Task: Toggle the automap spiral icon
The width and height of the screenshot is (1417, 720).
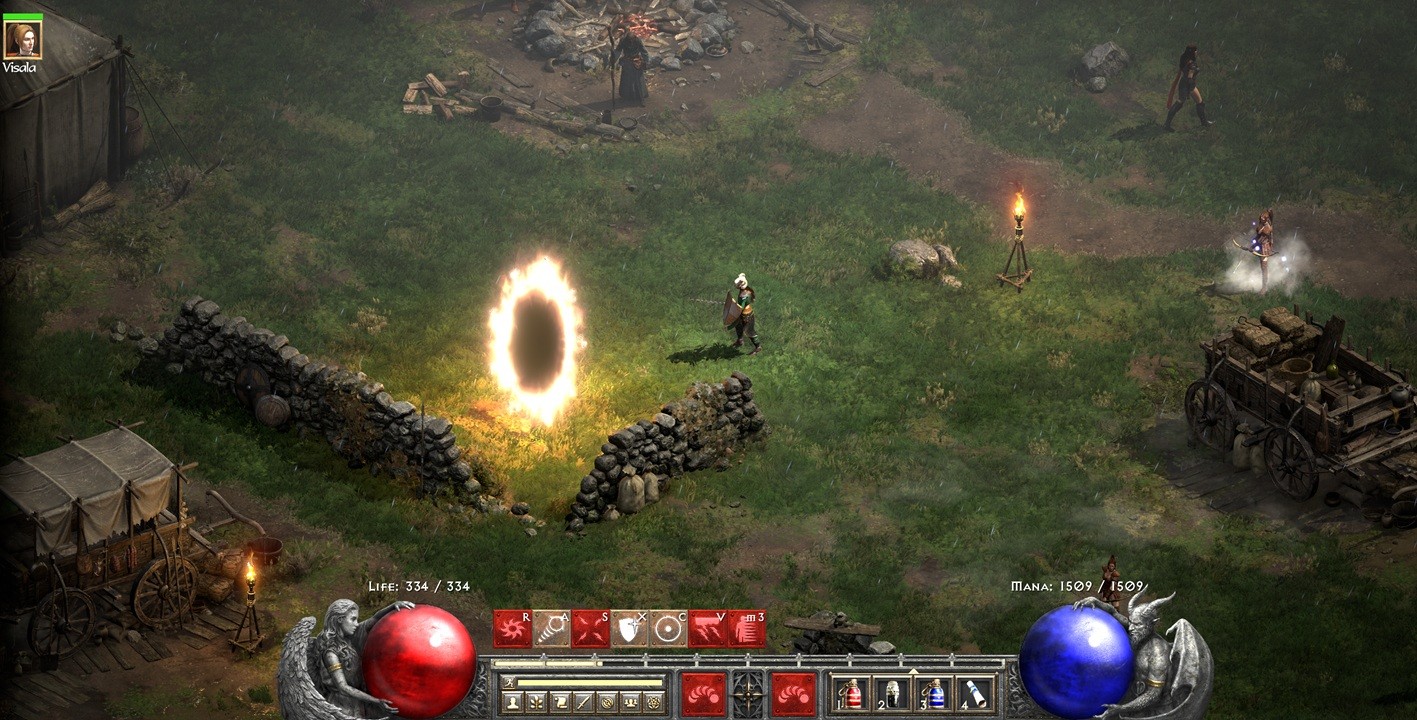Action: click(607, 701)
